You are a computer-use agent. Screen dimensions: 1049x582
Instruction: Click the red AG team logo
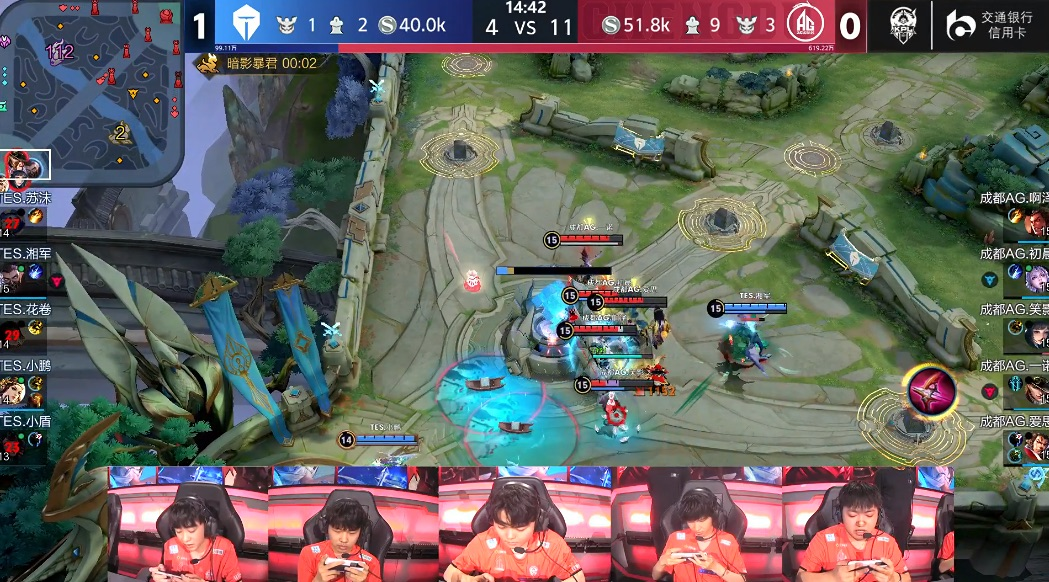tap(802, 25)
